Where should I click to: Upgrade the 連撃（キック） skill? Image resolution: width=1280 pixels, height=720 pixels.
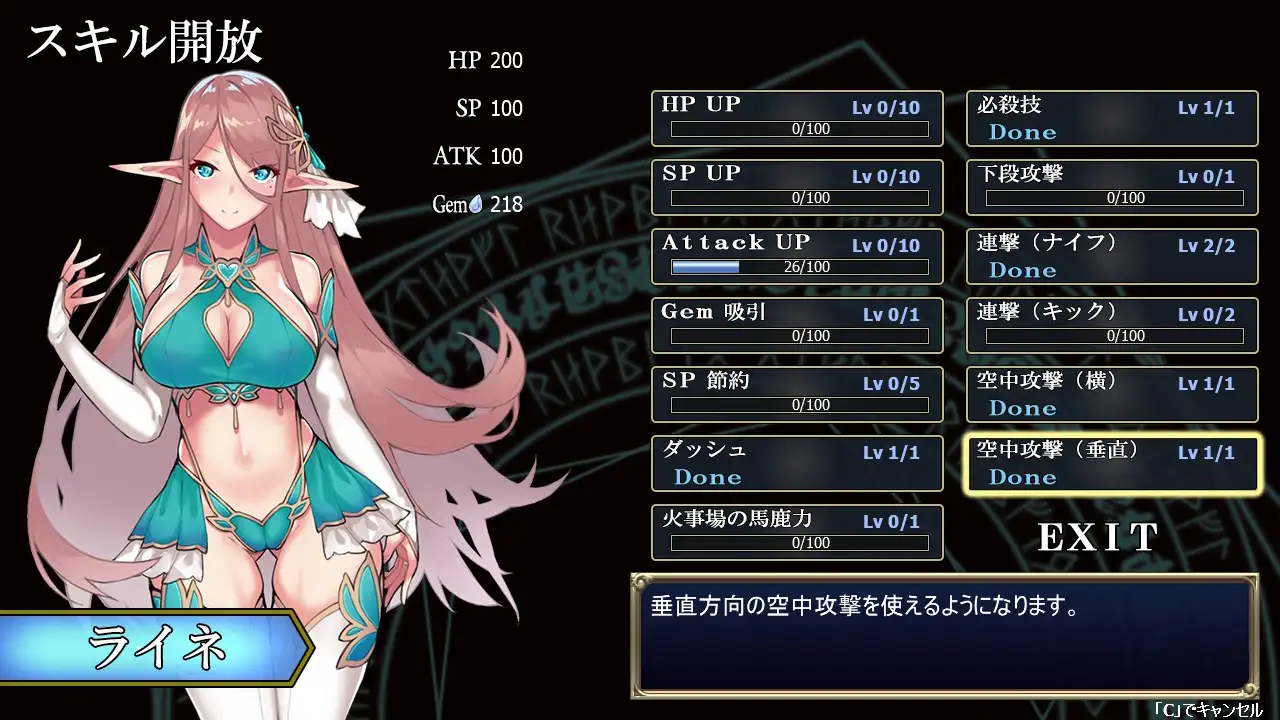1111,325
